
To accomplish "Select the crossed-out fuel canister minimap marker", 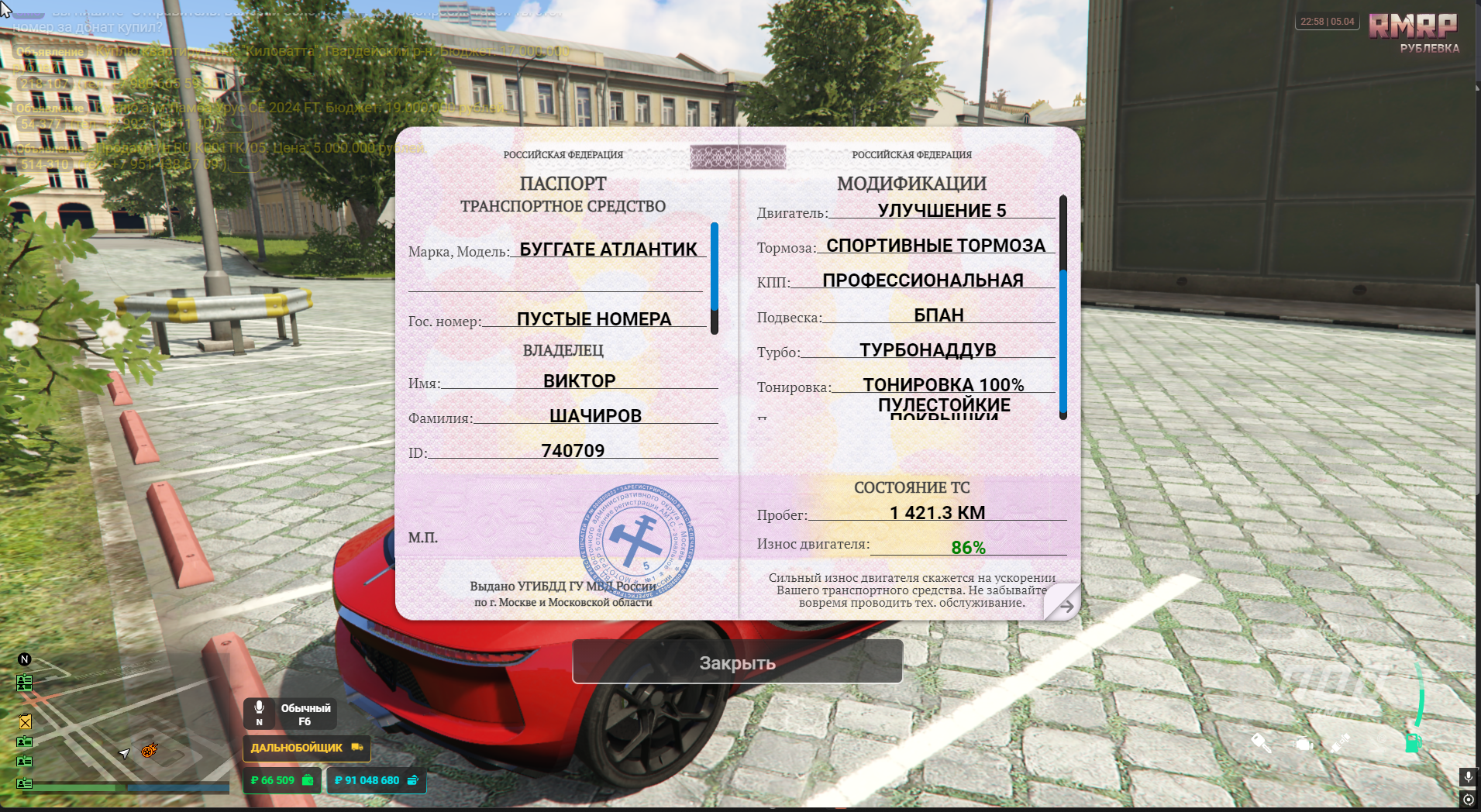I will [26, 721].
